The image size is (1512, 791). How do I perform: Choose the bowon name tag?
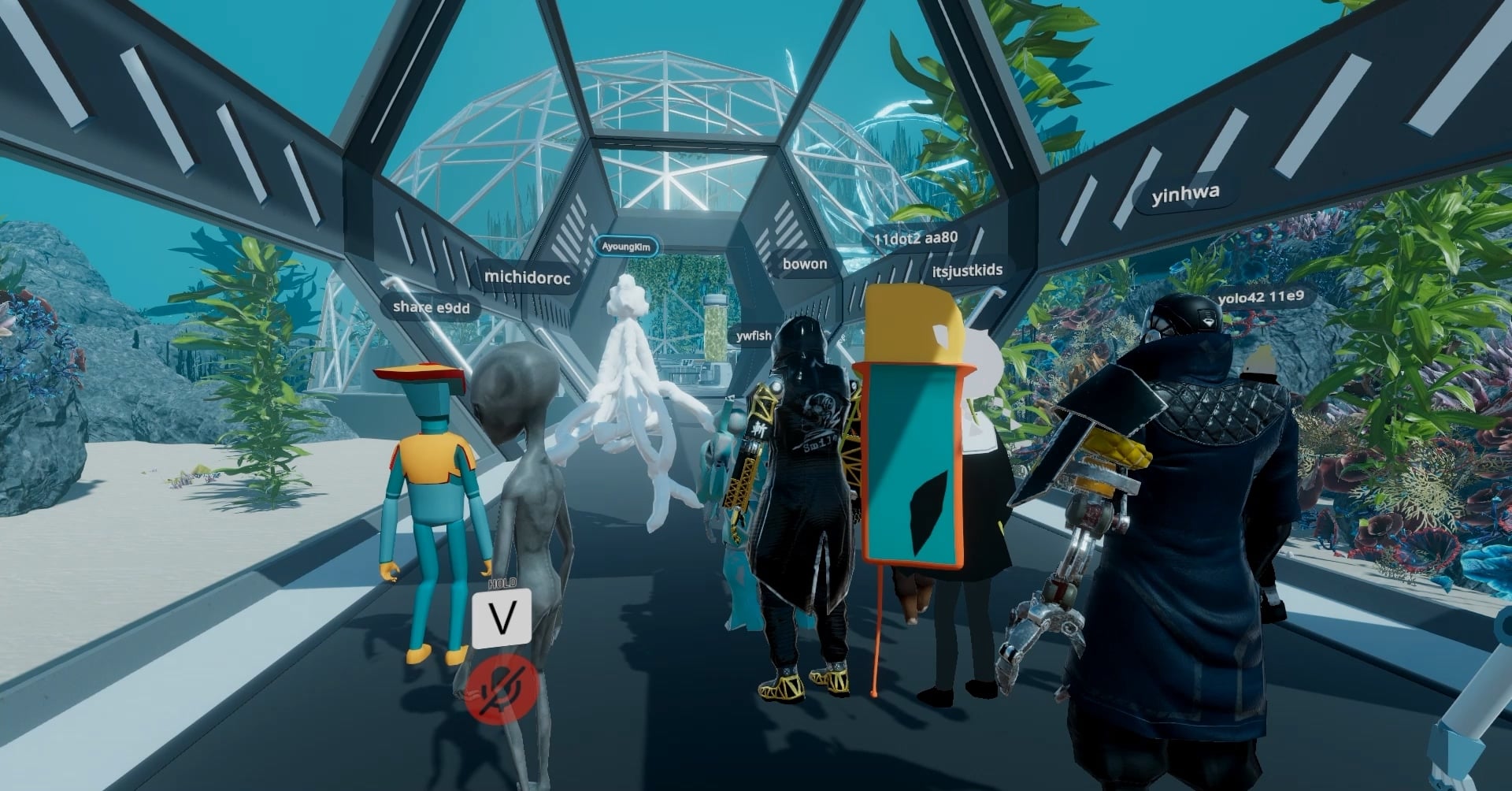click(x=804, y=264)
